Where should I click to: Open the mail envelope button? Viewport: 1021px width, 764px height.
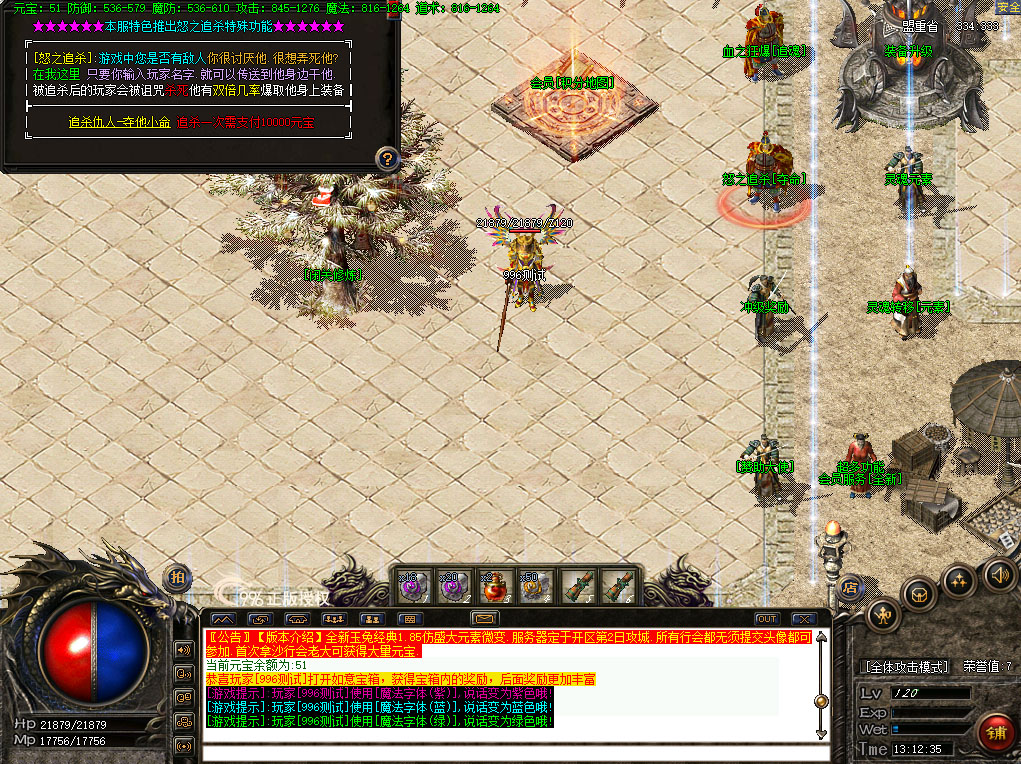tap(485, 618)
